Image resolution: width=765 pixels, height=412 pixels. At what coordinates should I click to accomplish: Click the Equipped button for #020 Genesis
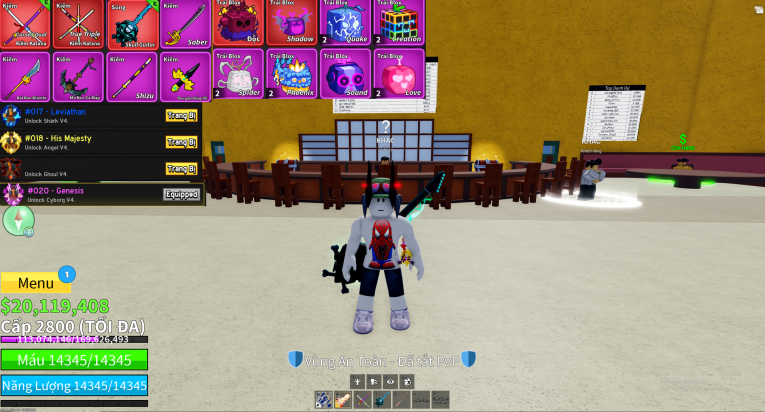tap(181, 194)
